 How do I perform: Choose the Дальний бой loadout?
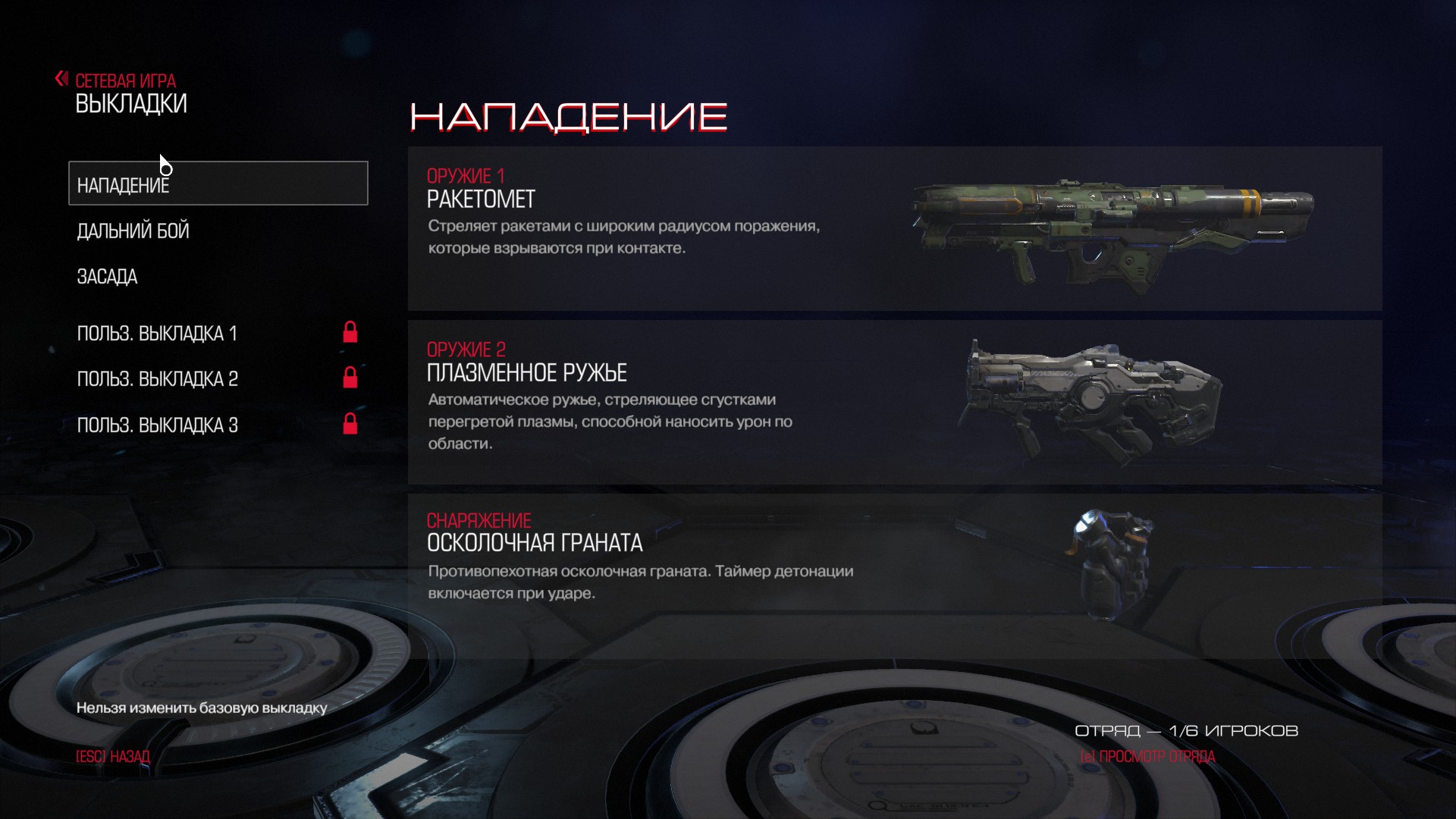(x=133, y=231)
